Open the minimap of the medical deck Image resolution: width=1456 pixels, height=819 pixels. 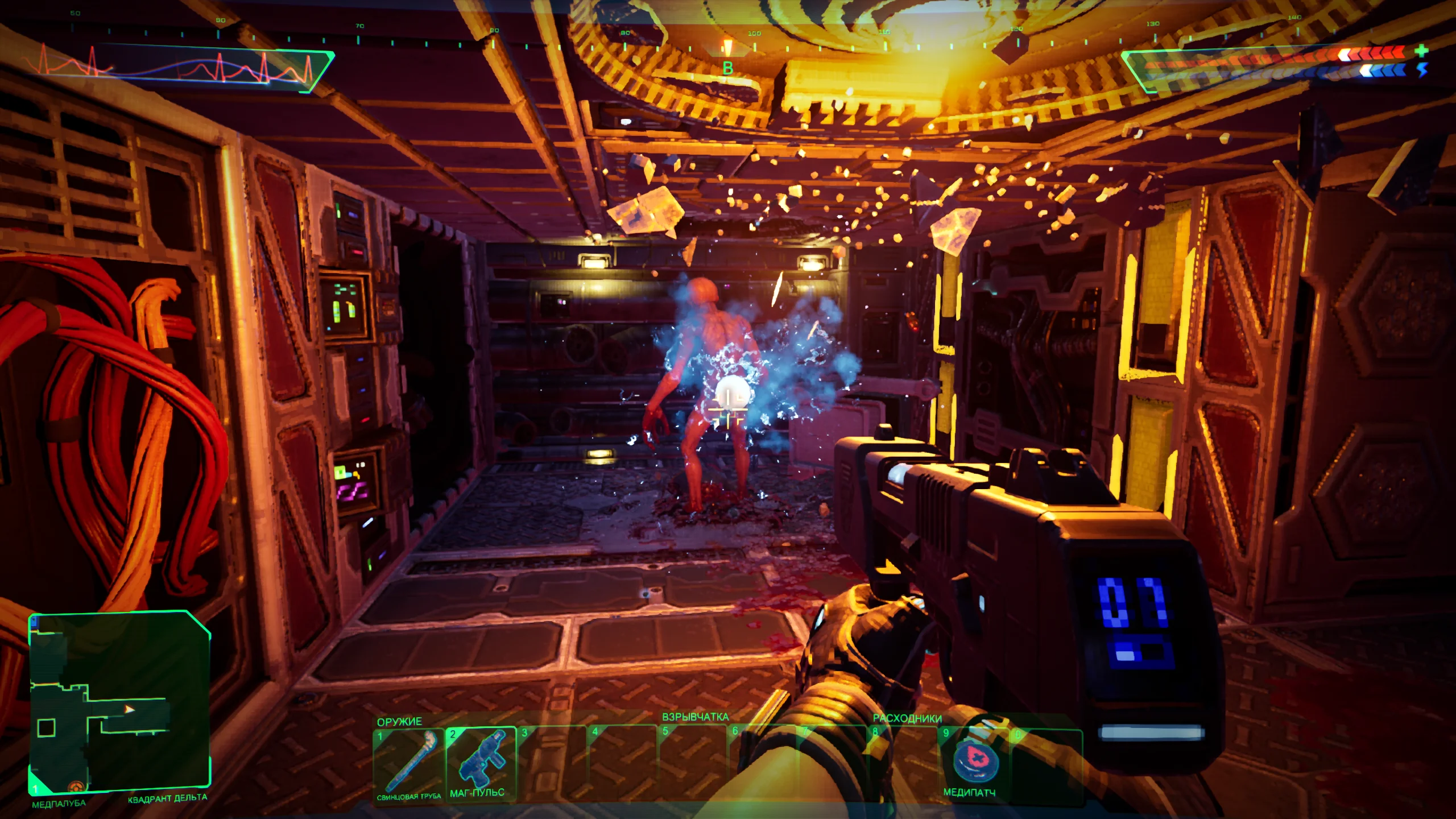click(x=119, y=703)
